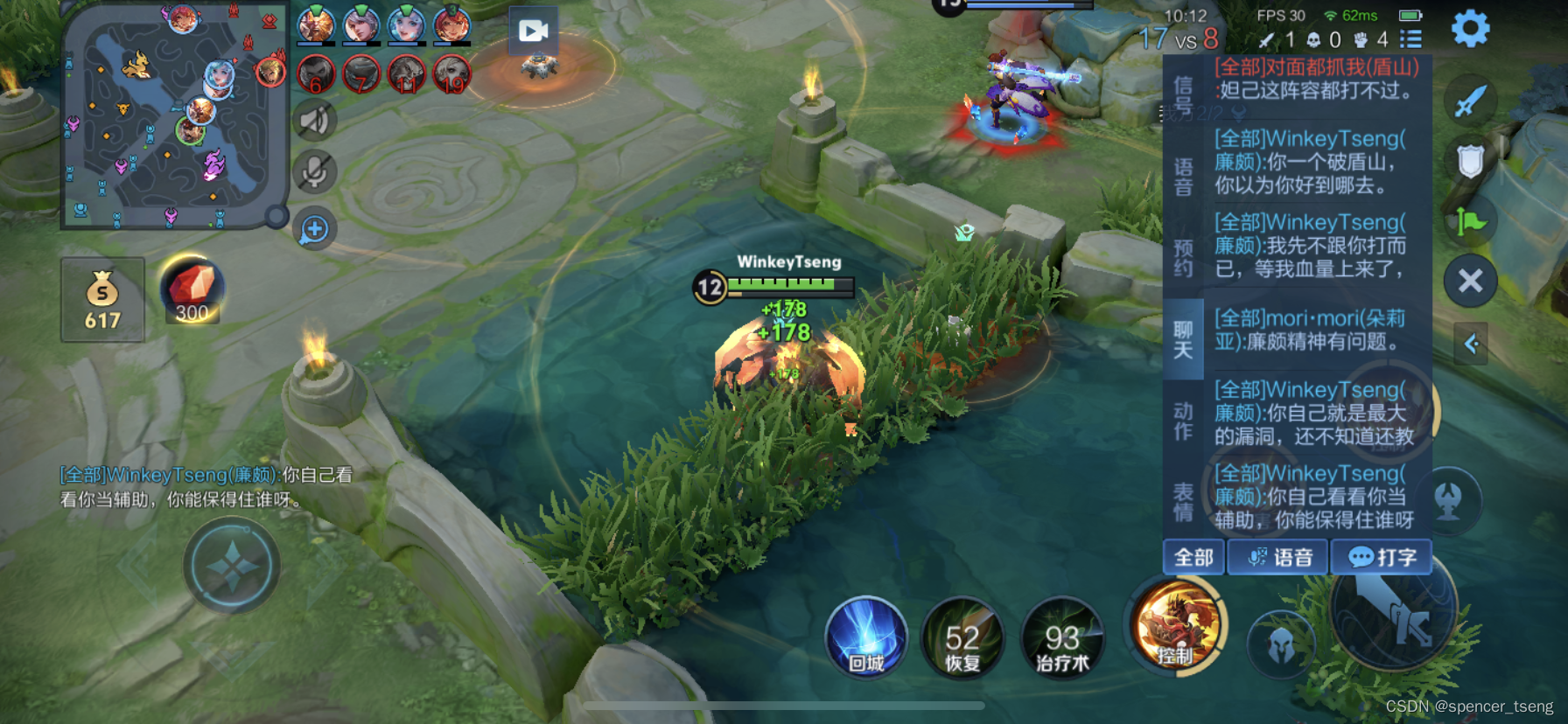Toggle the microphone icon
Image resolution: width=1568 pixels, height=724 pixels.
pos(314,172)
